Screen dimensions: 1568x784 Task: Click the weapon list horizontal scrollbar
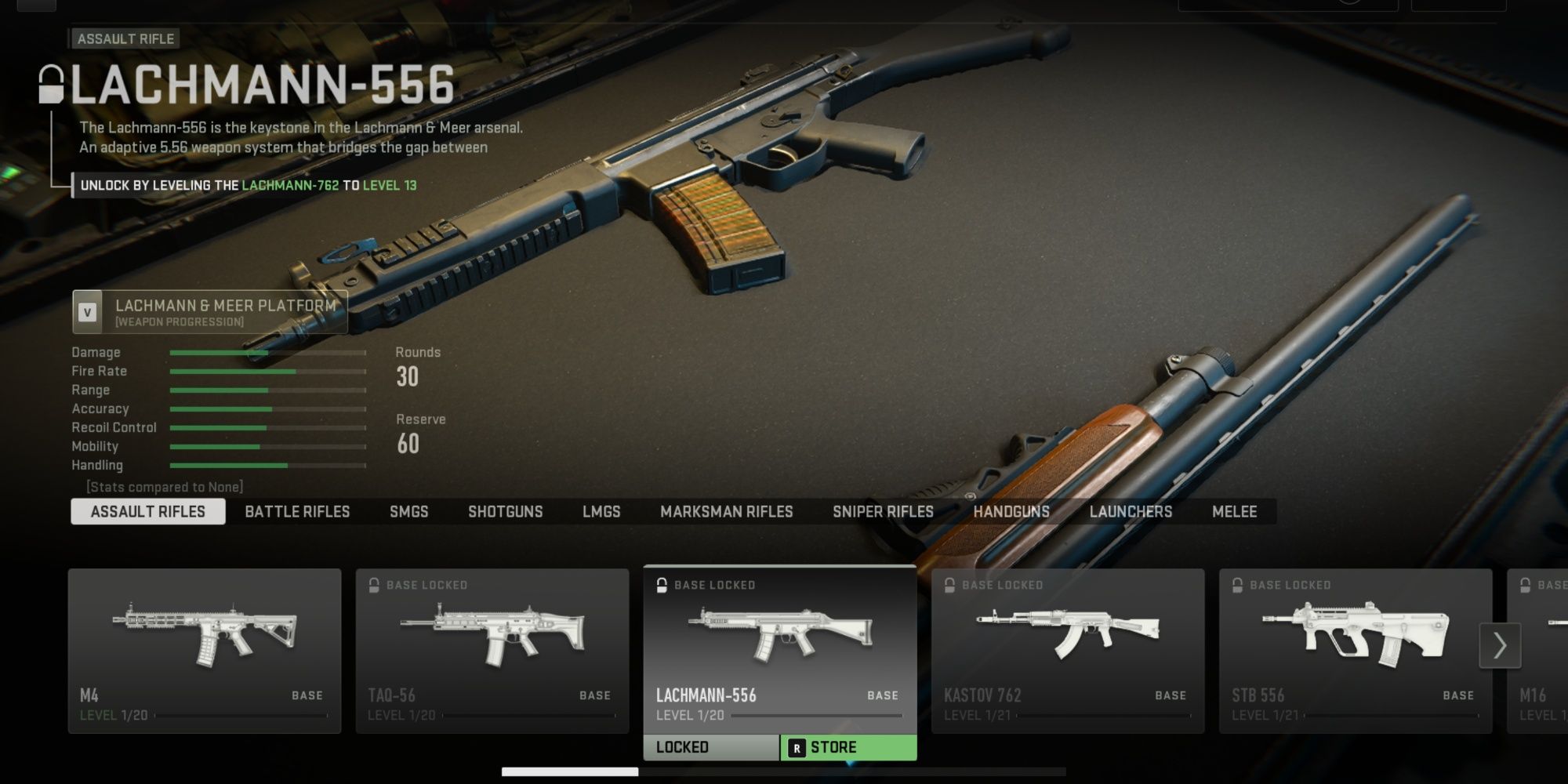tap(570, 772)
